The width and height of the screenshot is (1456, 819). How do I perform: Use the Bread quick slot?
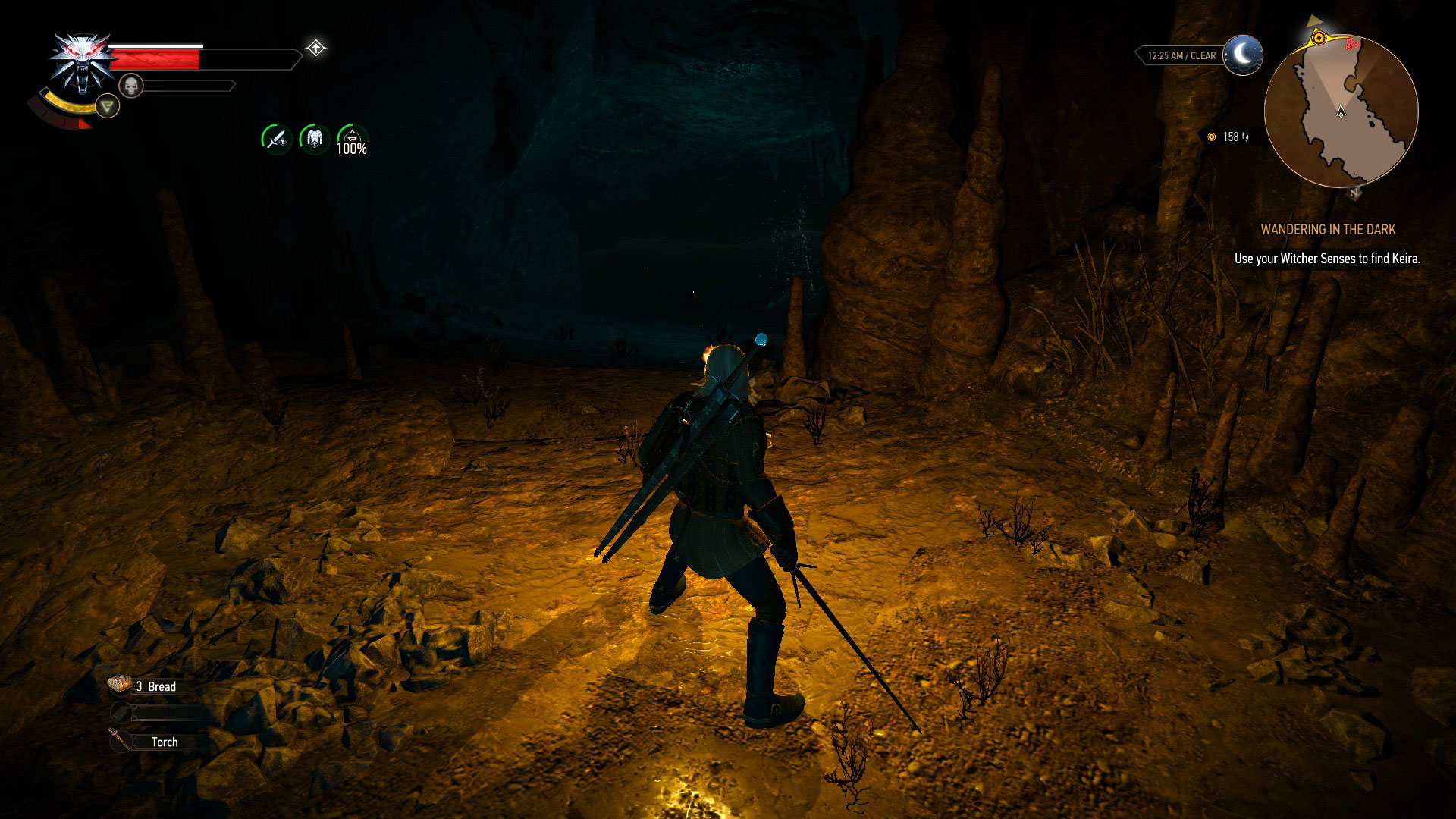point(144,686)
